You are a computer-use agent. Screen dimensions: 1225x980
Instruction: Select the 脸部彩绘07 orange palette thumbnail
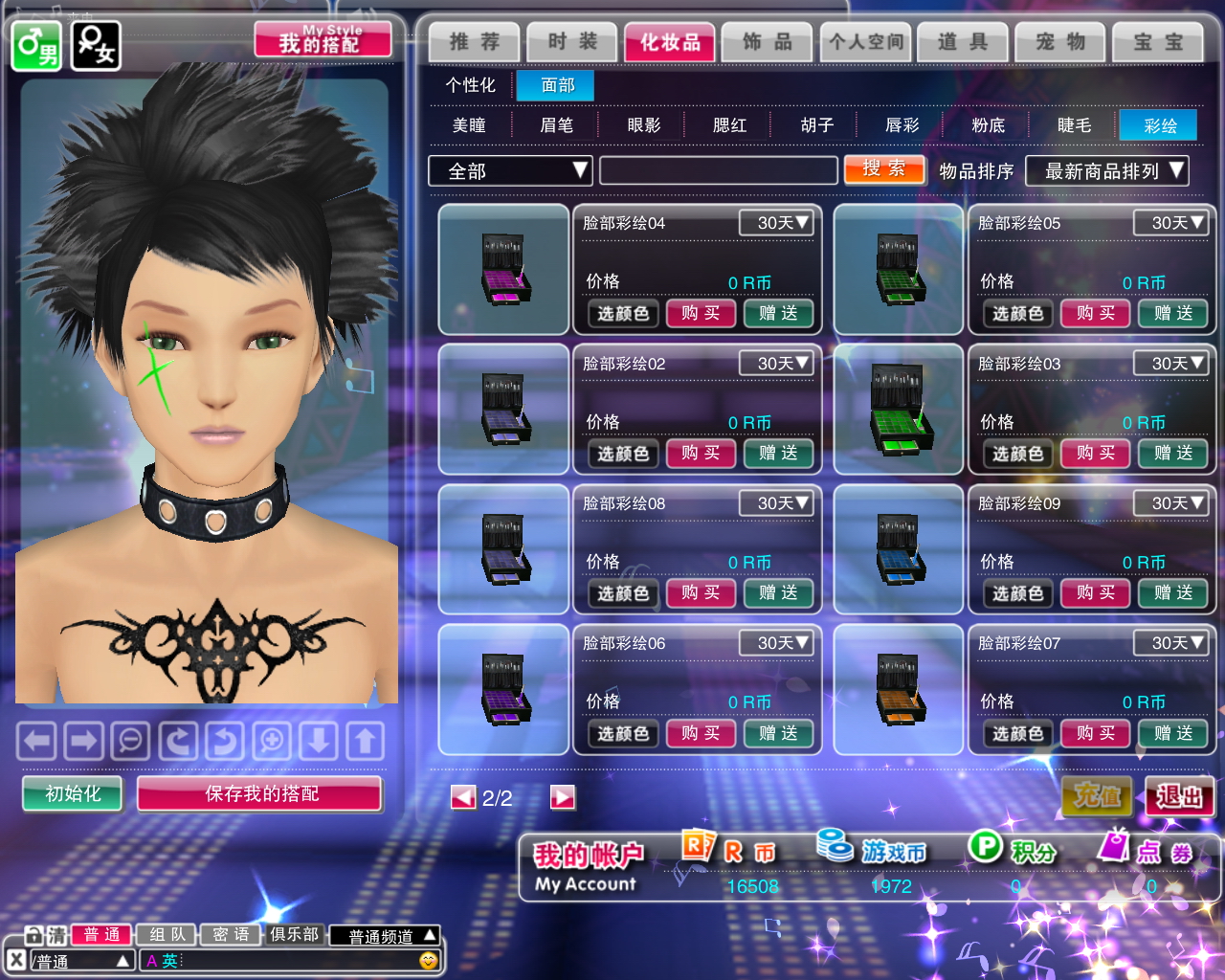898,689
